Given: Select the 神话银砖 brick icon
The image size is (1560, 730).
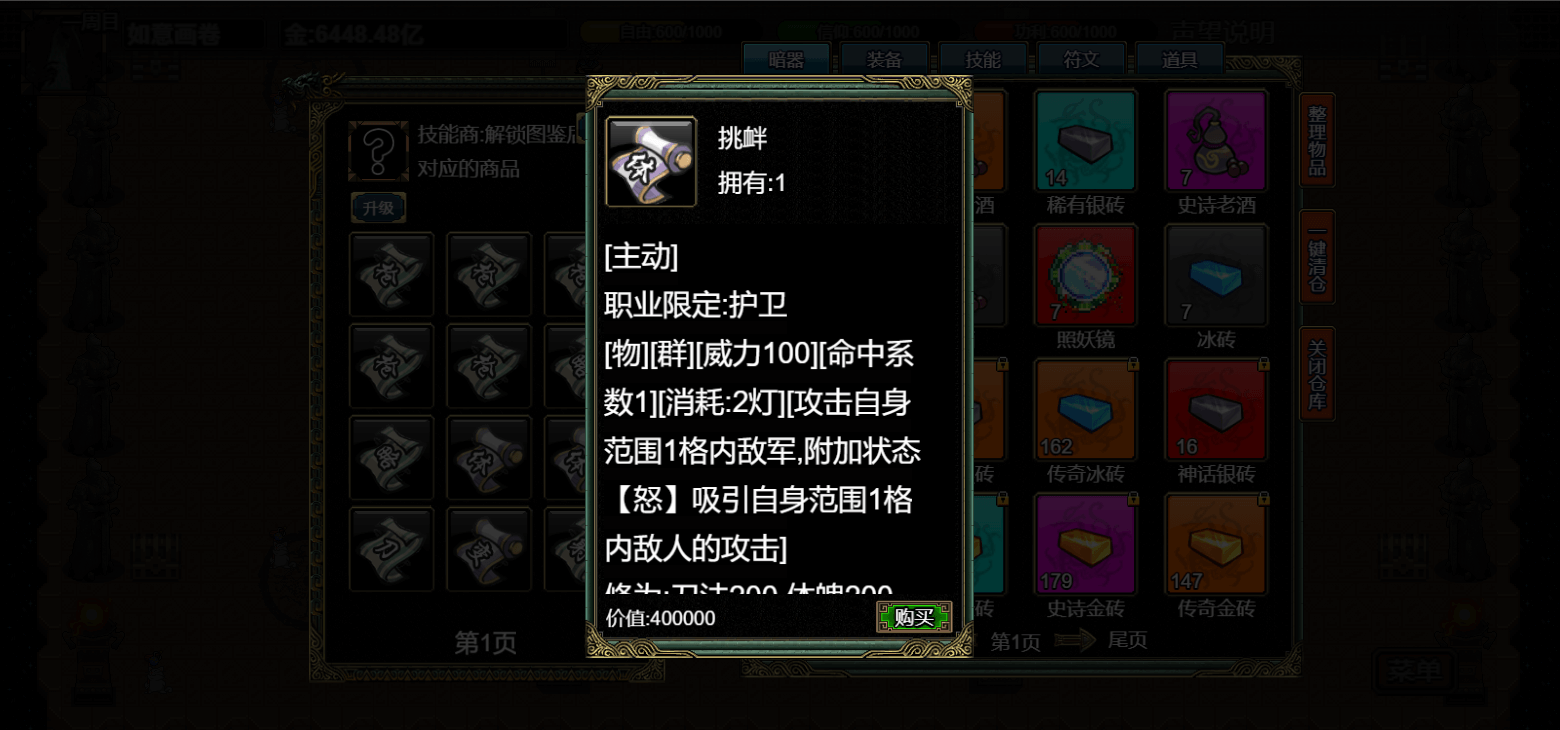Looking at the screenshot, I should [1216, 407].
